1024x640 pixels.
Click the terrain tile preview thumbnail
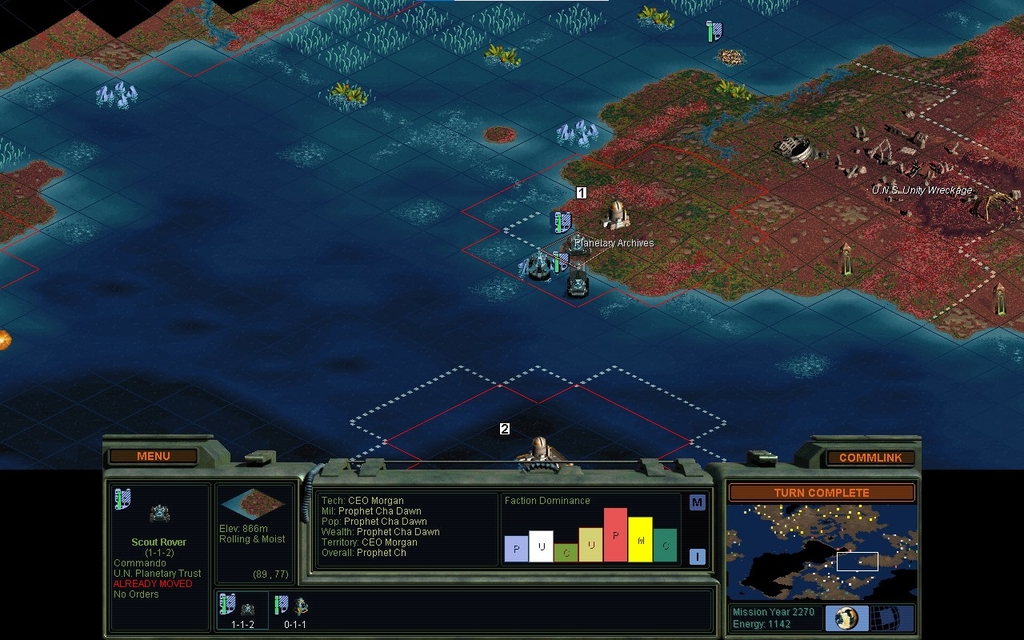(x=256, y=503)
